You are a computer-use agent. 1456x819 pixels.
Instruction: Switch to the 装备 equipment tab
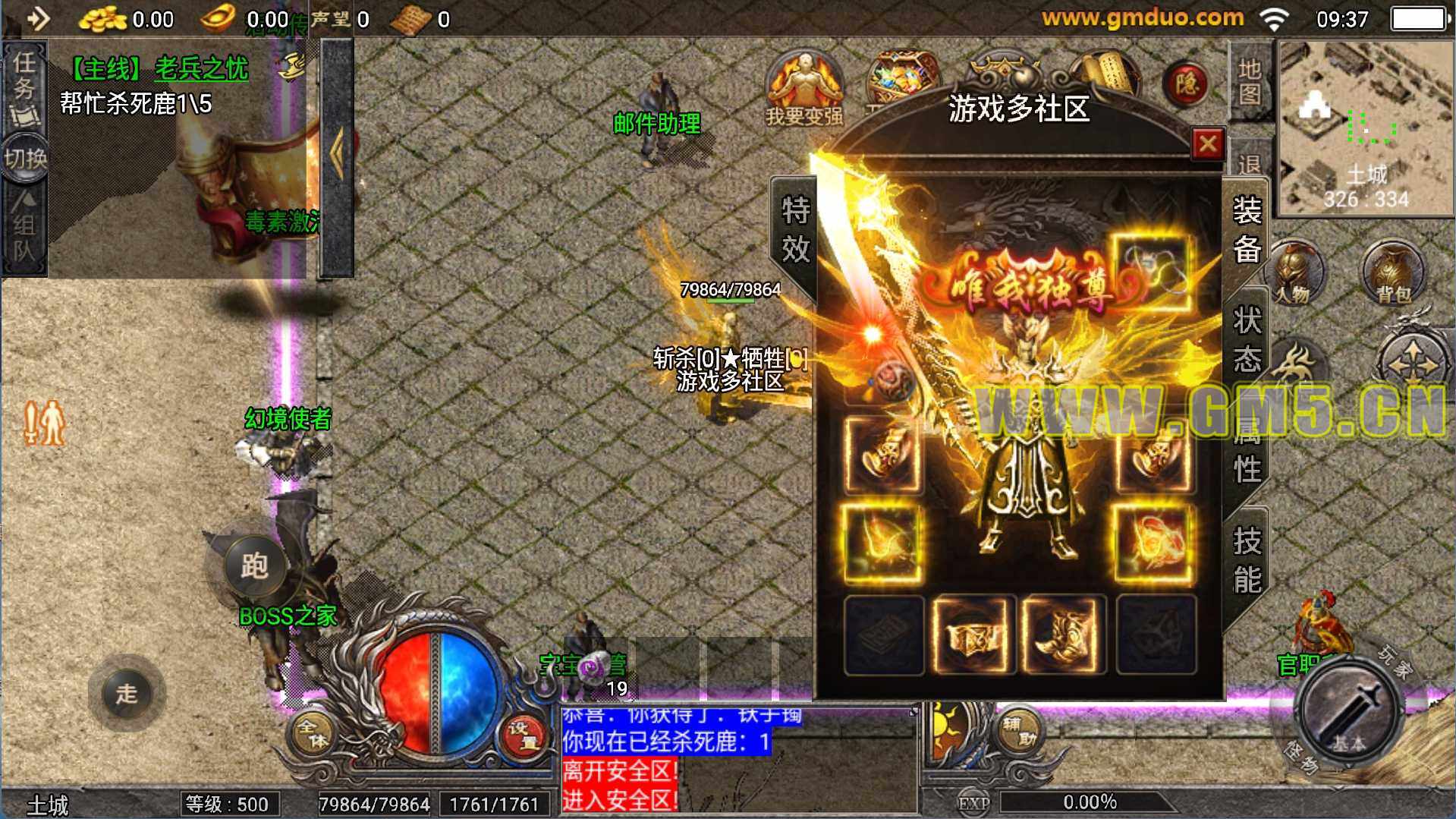(x=1247, y=230)
